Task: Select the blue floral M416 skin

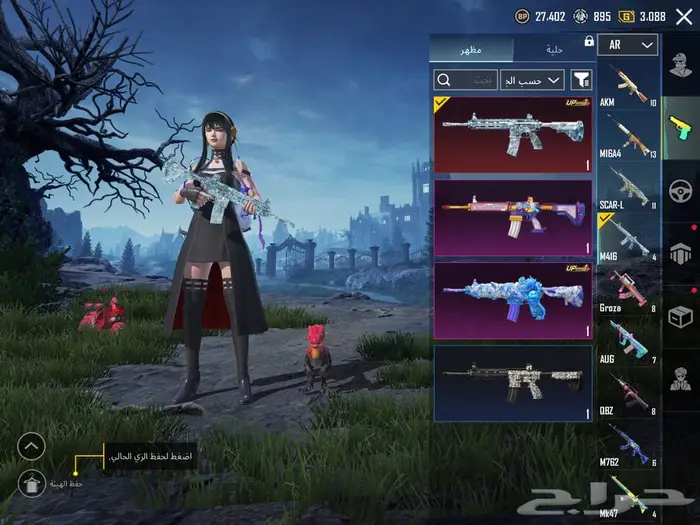Action: pos(513,301)
